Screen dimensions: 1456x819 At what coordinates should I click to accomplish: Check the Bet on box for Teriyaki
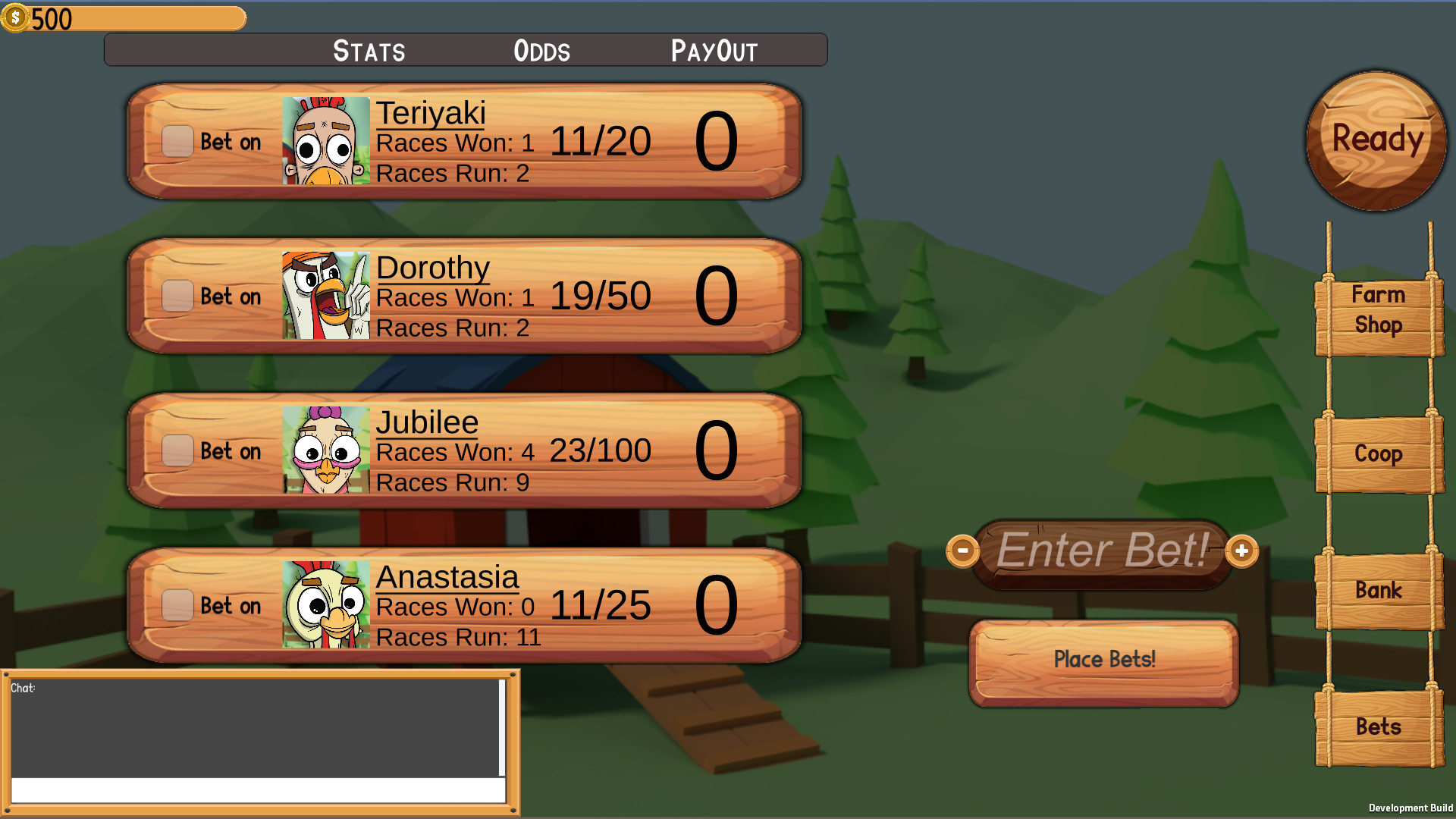pyautogui.click(x=177, y=141)
